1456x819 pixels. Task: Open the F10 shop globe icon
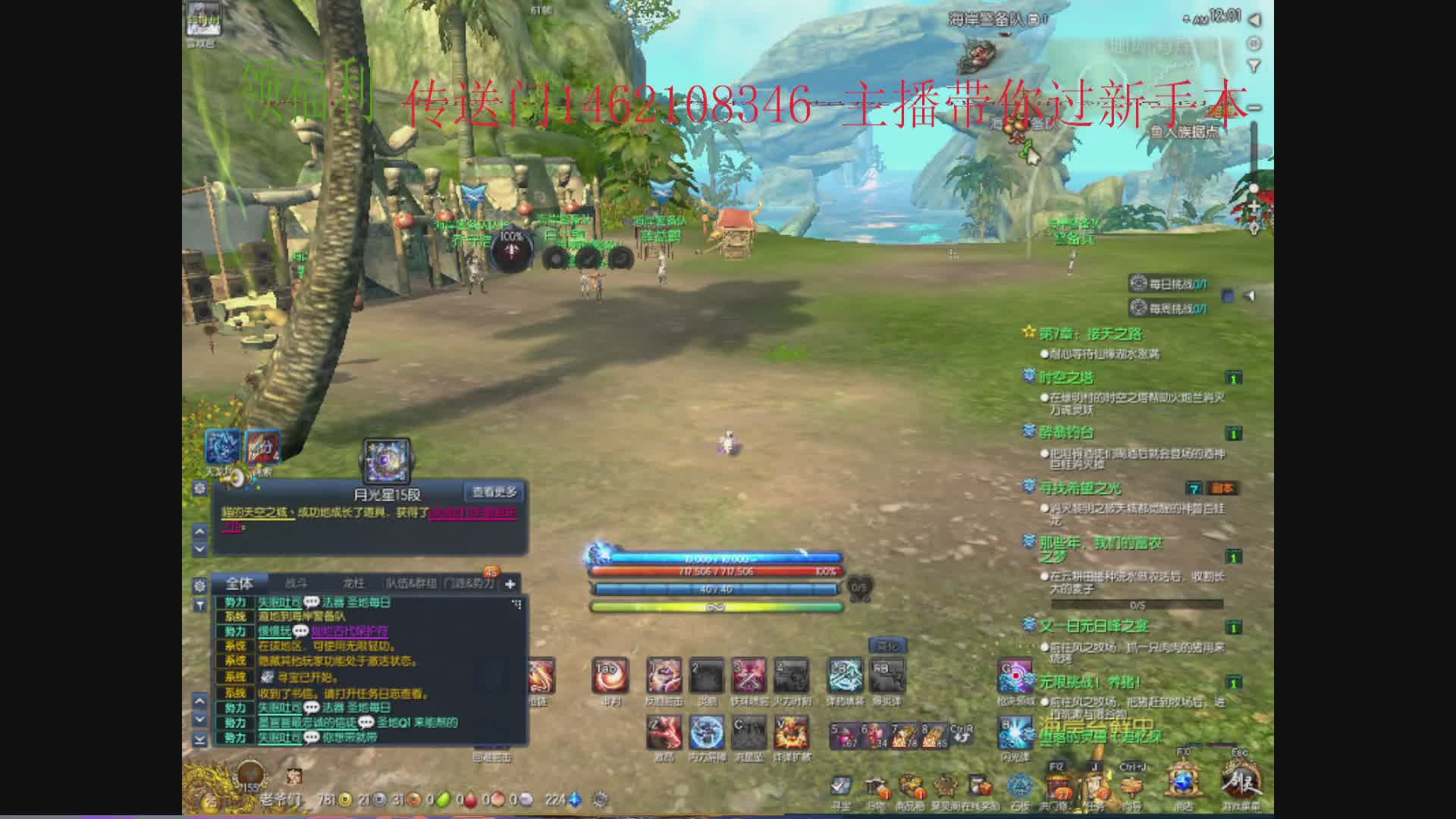1182,781
